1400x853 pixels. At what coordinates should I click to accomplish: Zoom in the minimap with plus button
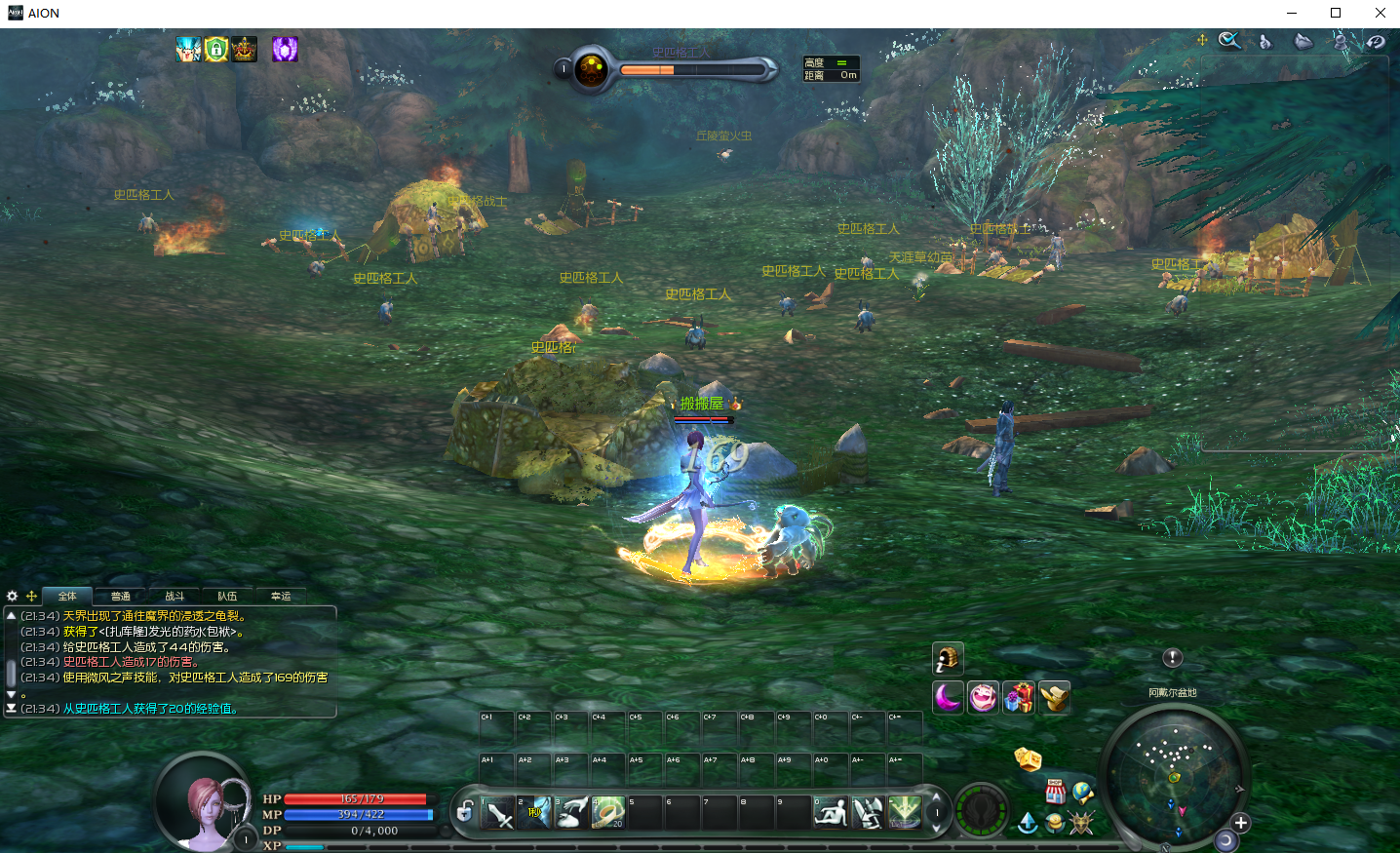pos(1240,823)
